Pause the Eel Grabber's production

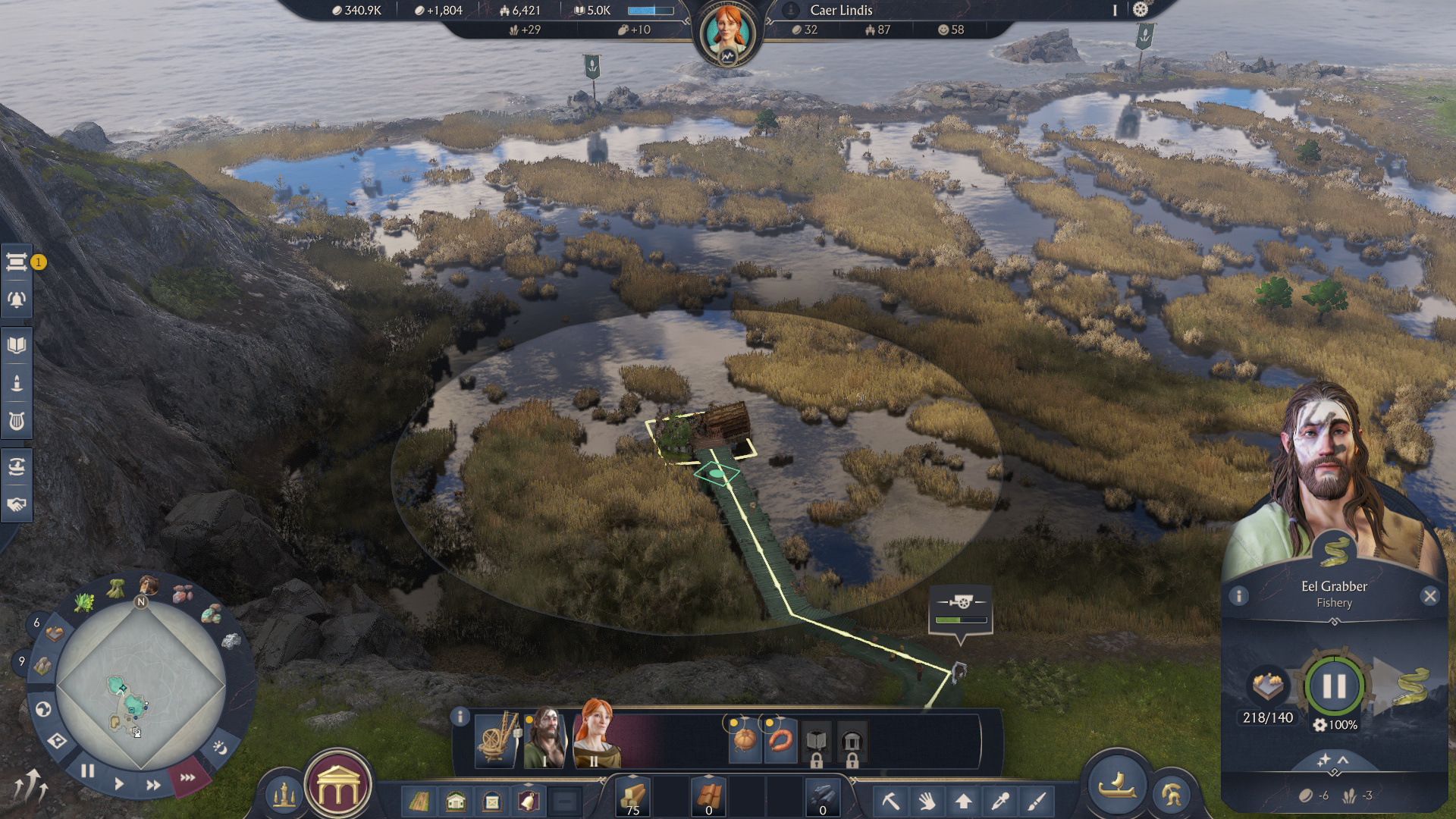1333,686
